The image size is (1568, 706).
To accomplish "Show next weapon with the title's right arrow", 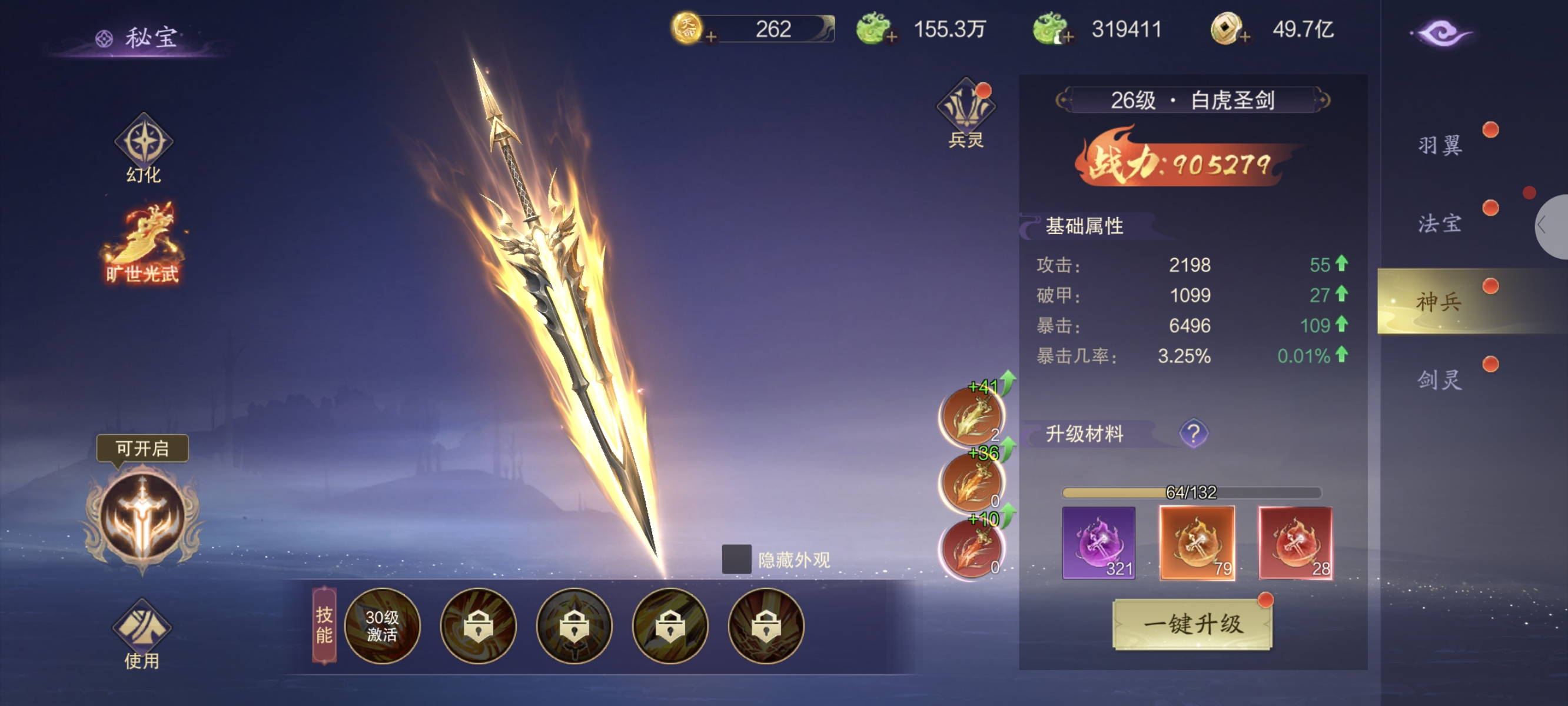I will coord(1322,100).
